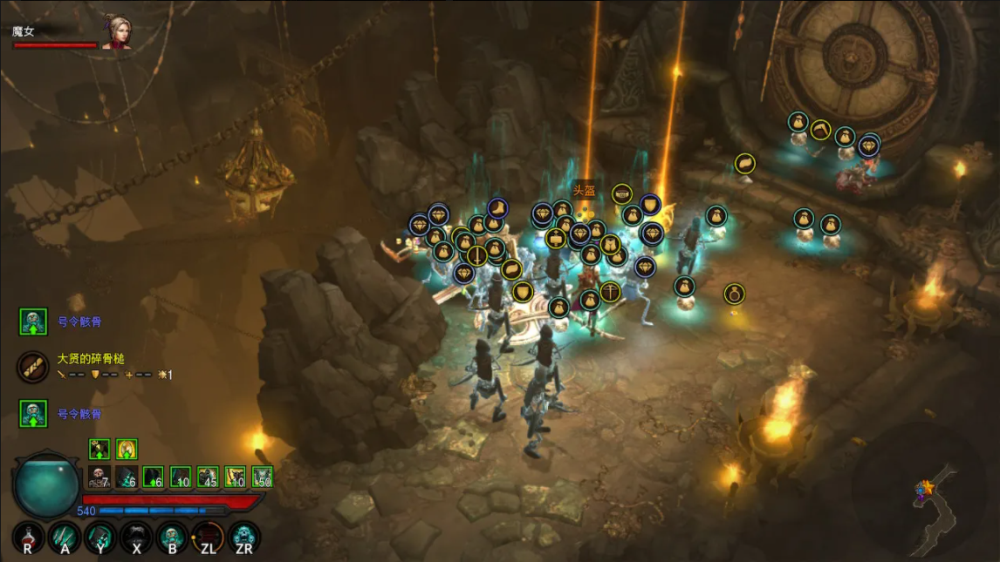Click the buff icon showing 45
Viewport: 1000px width, 562px height.
pyautogui.click(x=208, y=477)
